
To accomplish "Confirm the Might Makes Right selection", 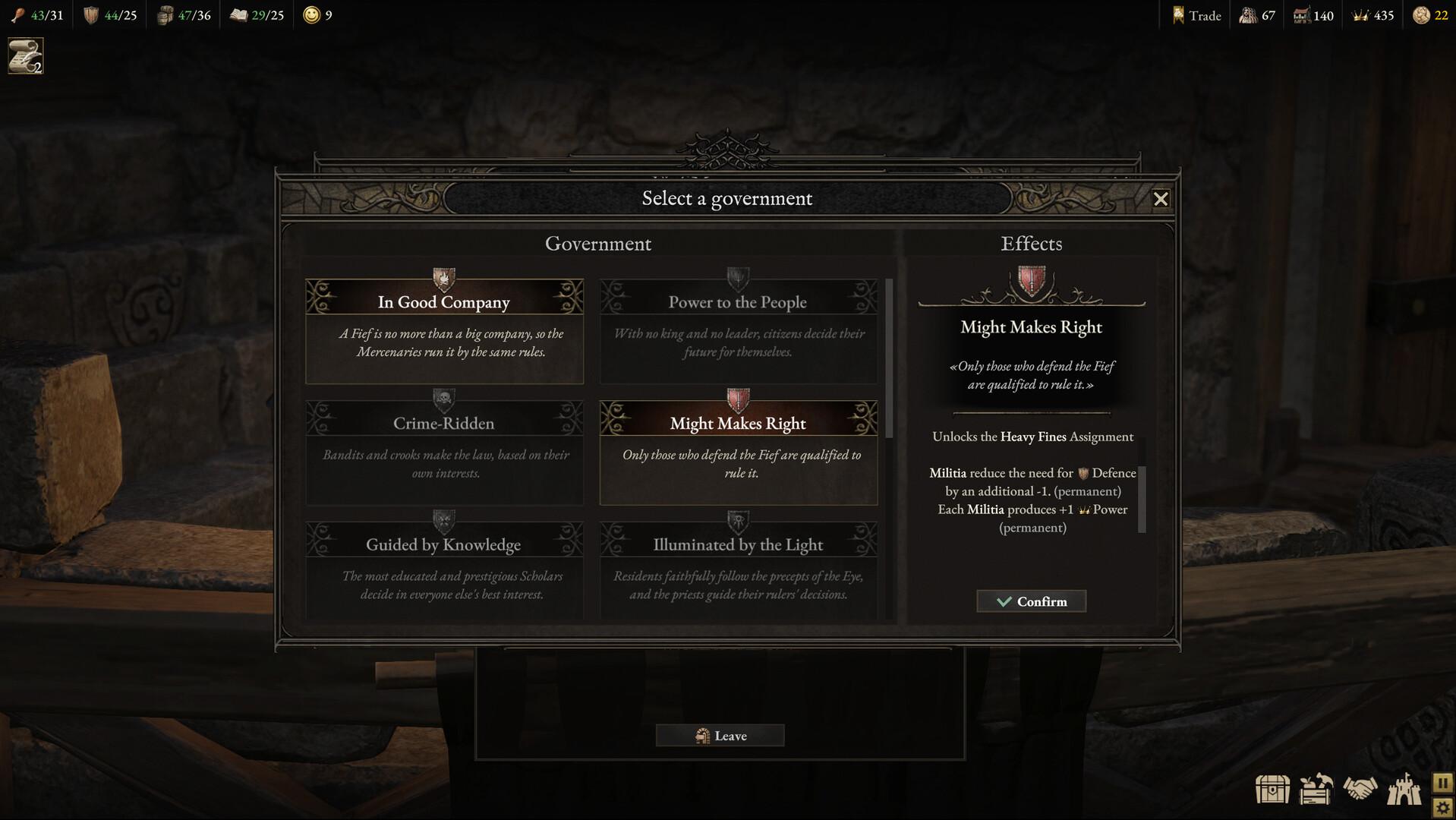I will click(1031, 601).
